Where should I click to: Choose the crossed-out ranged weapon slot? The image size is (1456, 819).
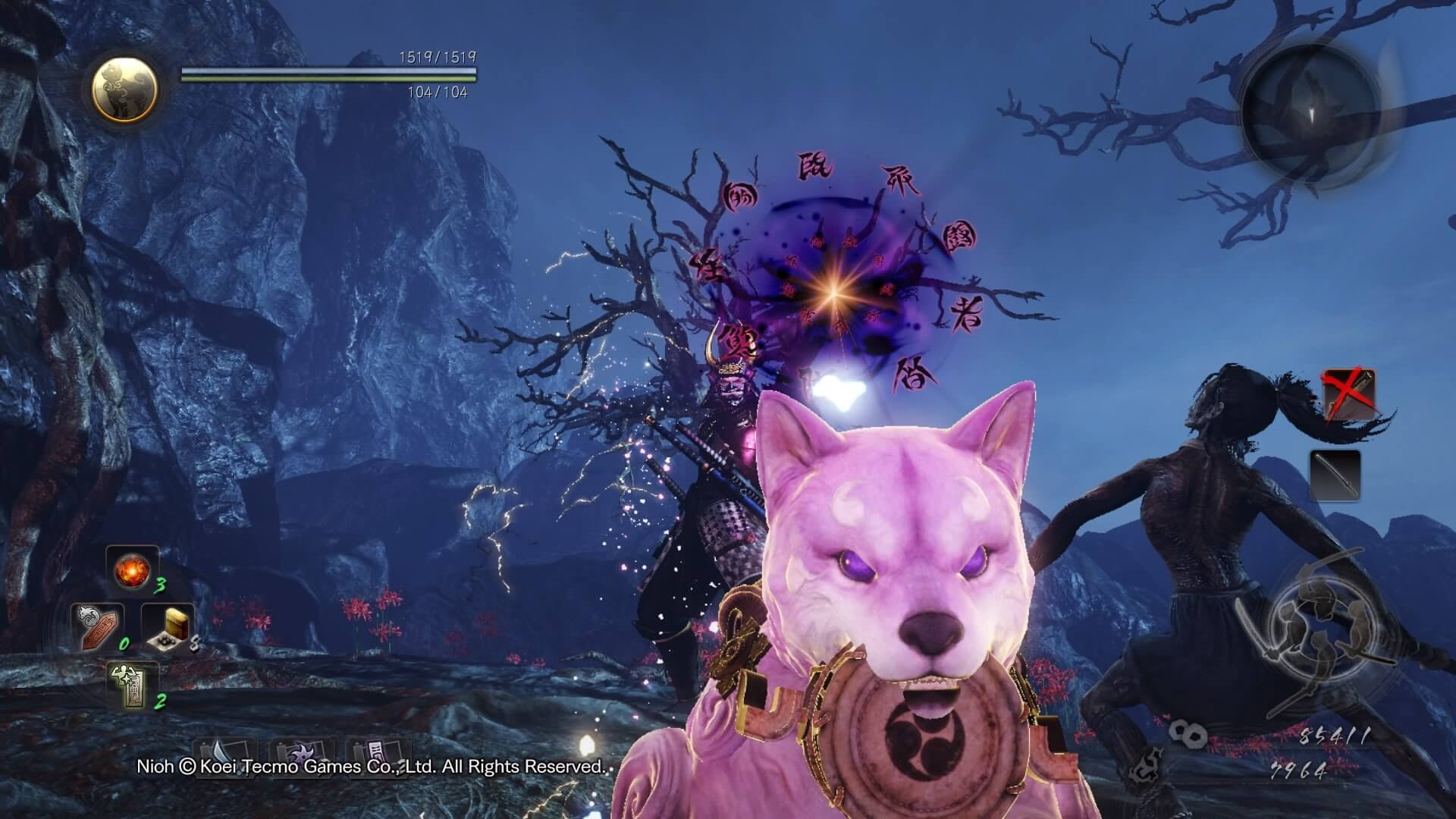1348,394
